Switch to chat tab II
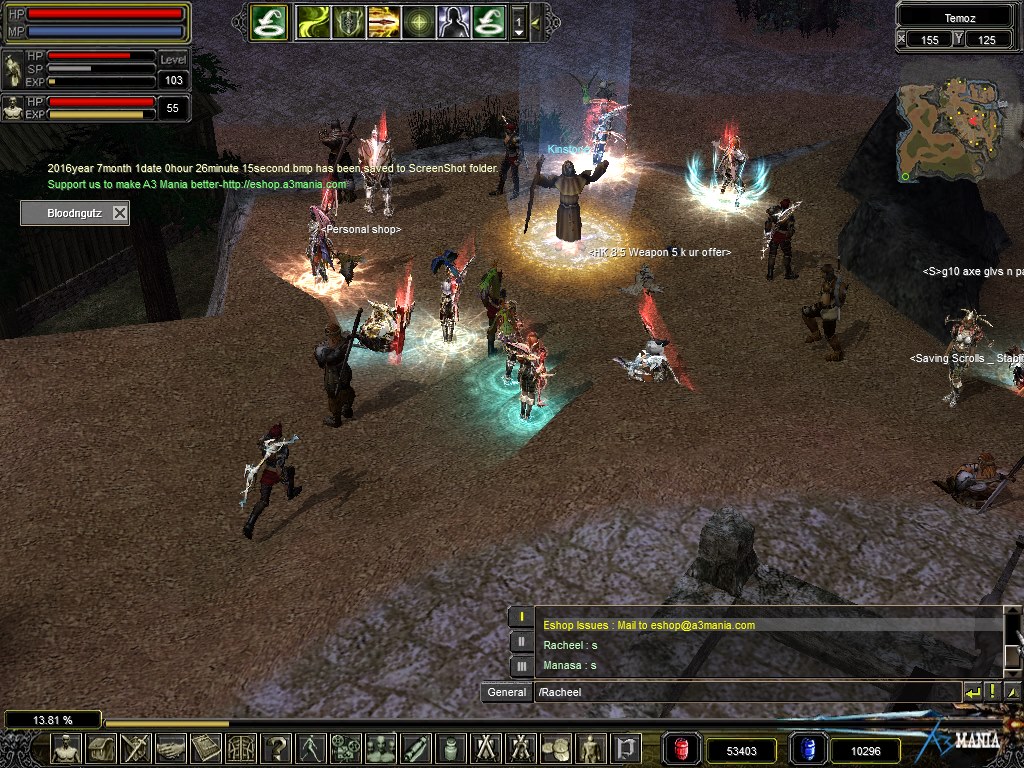 (x=521, y=641)
